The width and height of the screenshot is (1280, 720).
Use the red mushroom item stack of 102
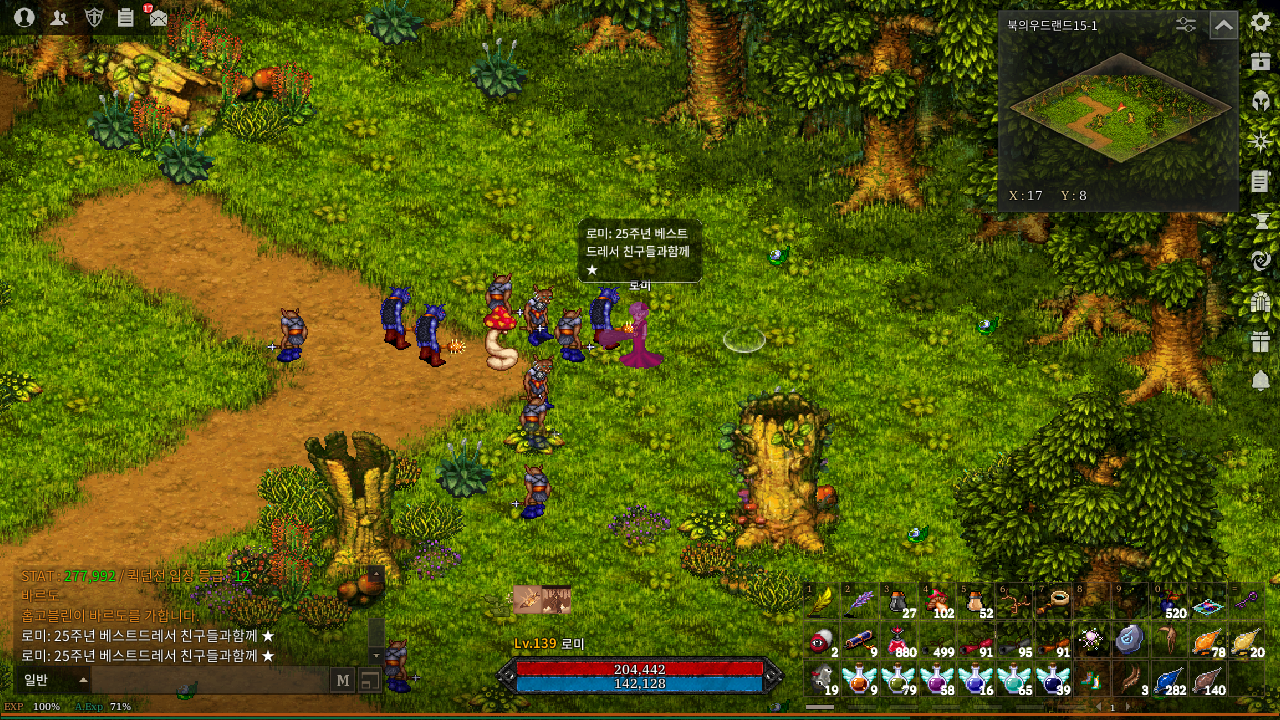[937, 601]
